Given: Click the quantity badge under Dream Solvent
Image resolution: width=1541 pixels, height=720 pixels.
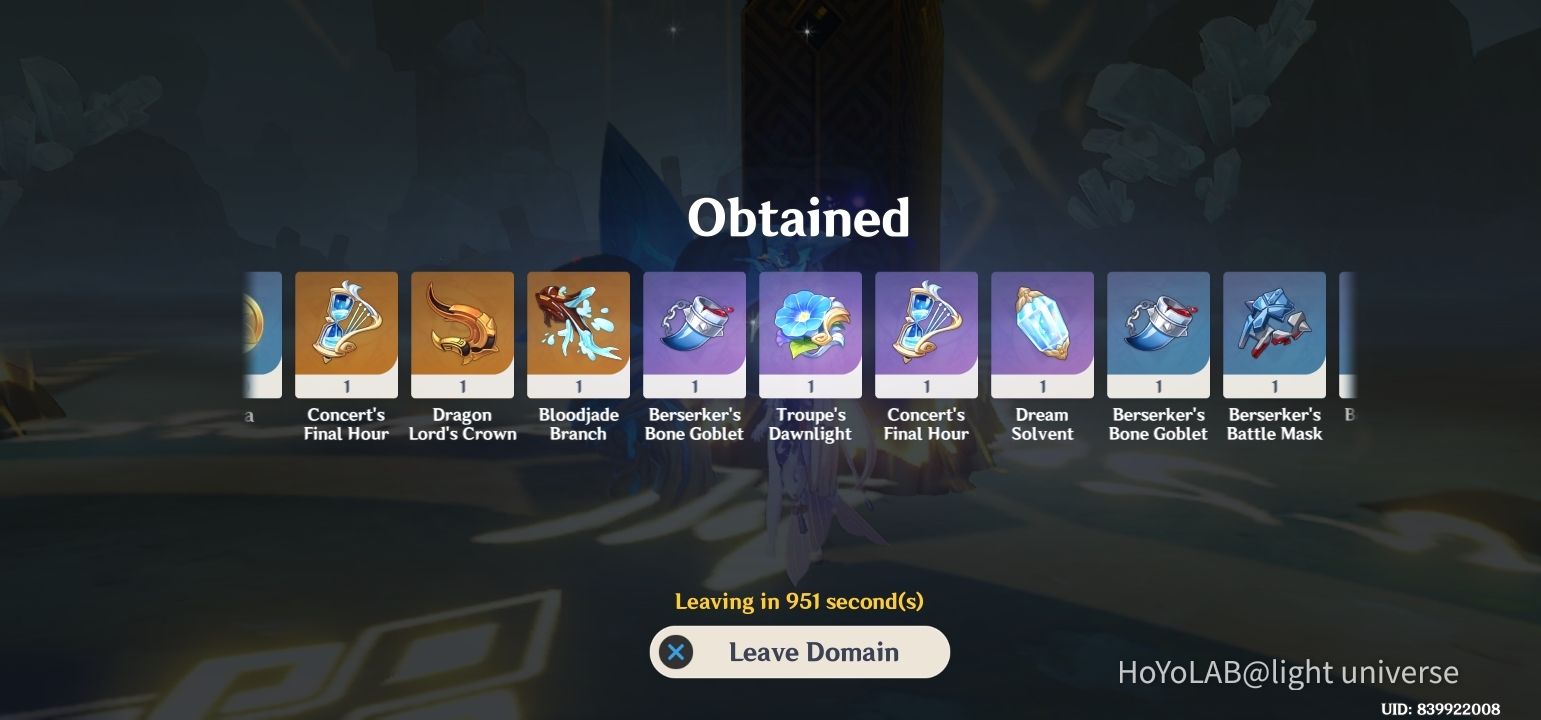Looking at the screenshot, I should 1042,385.
